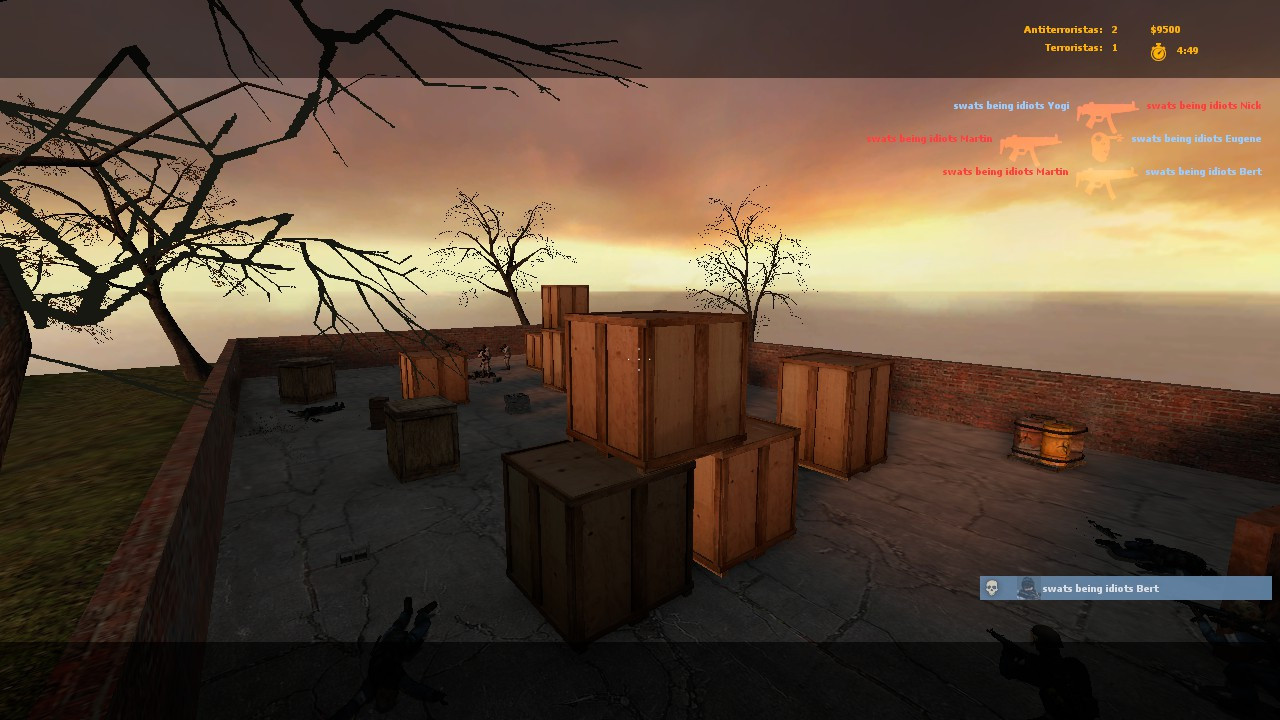This screenshot has height=720, width=1280.
Task: Click the red name 'swats being idiots Nick'
Action: (1203, 104)
